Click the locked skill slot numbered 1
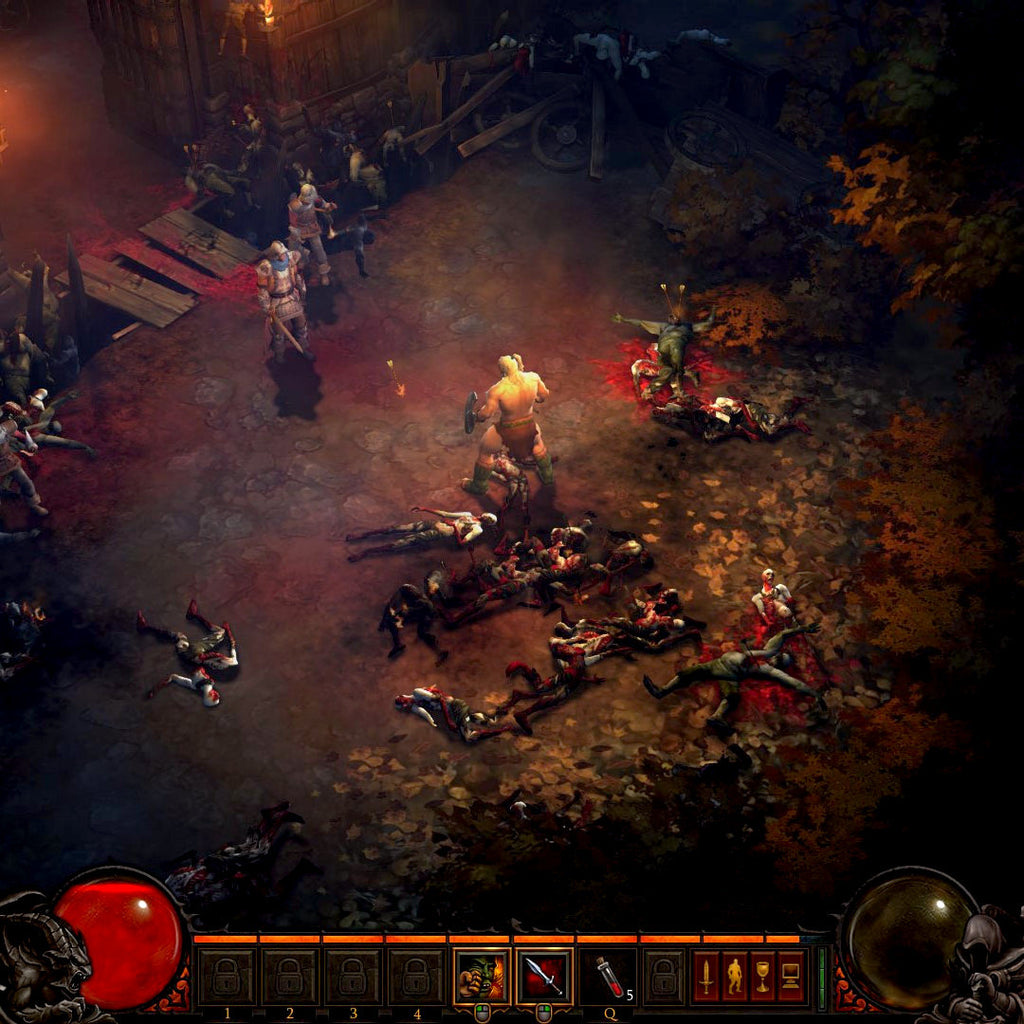This screenshot has width=1024, height=1024. [226, 977]
